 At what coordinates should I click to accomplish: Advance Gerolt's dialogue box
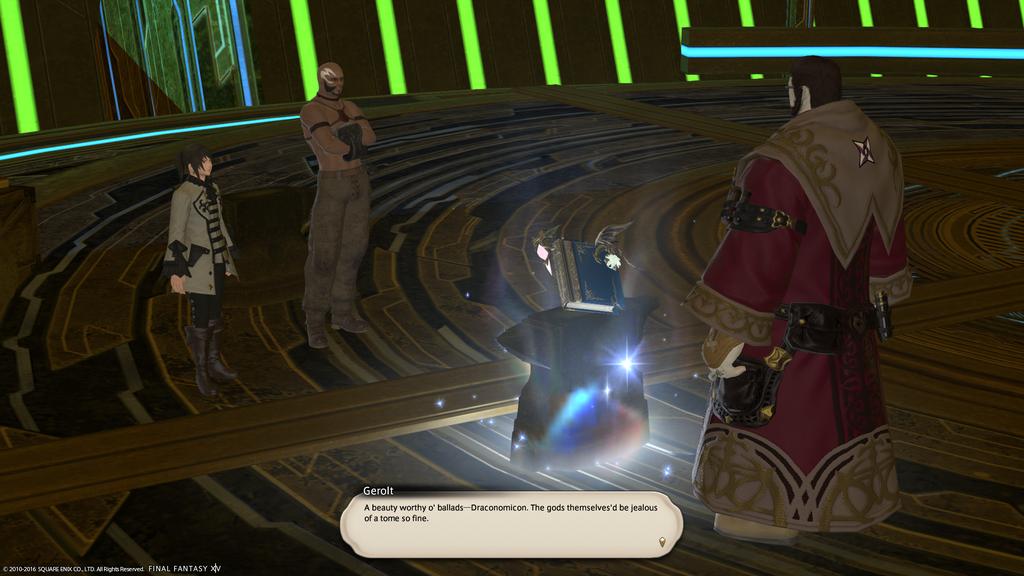(x=510, y=524)
